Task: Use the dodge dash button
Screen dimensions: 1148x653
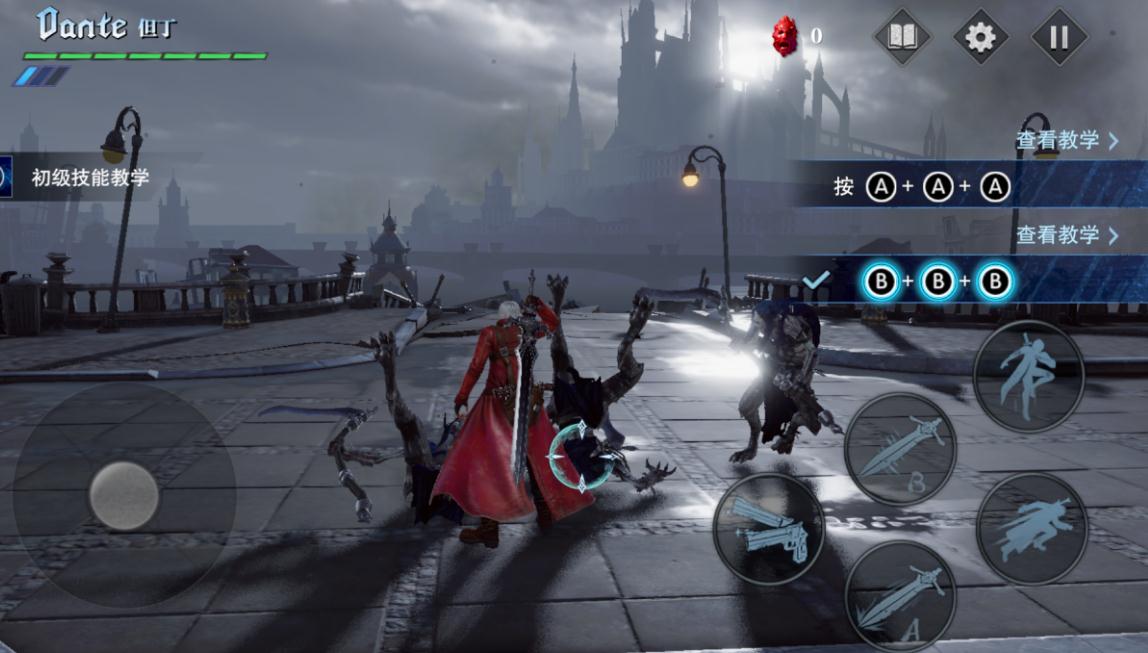Action: coord(1031,529)
